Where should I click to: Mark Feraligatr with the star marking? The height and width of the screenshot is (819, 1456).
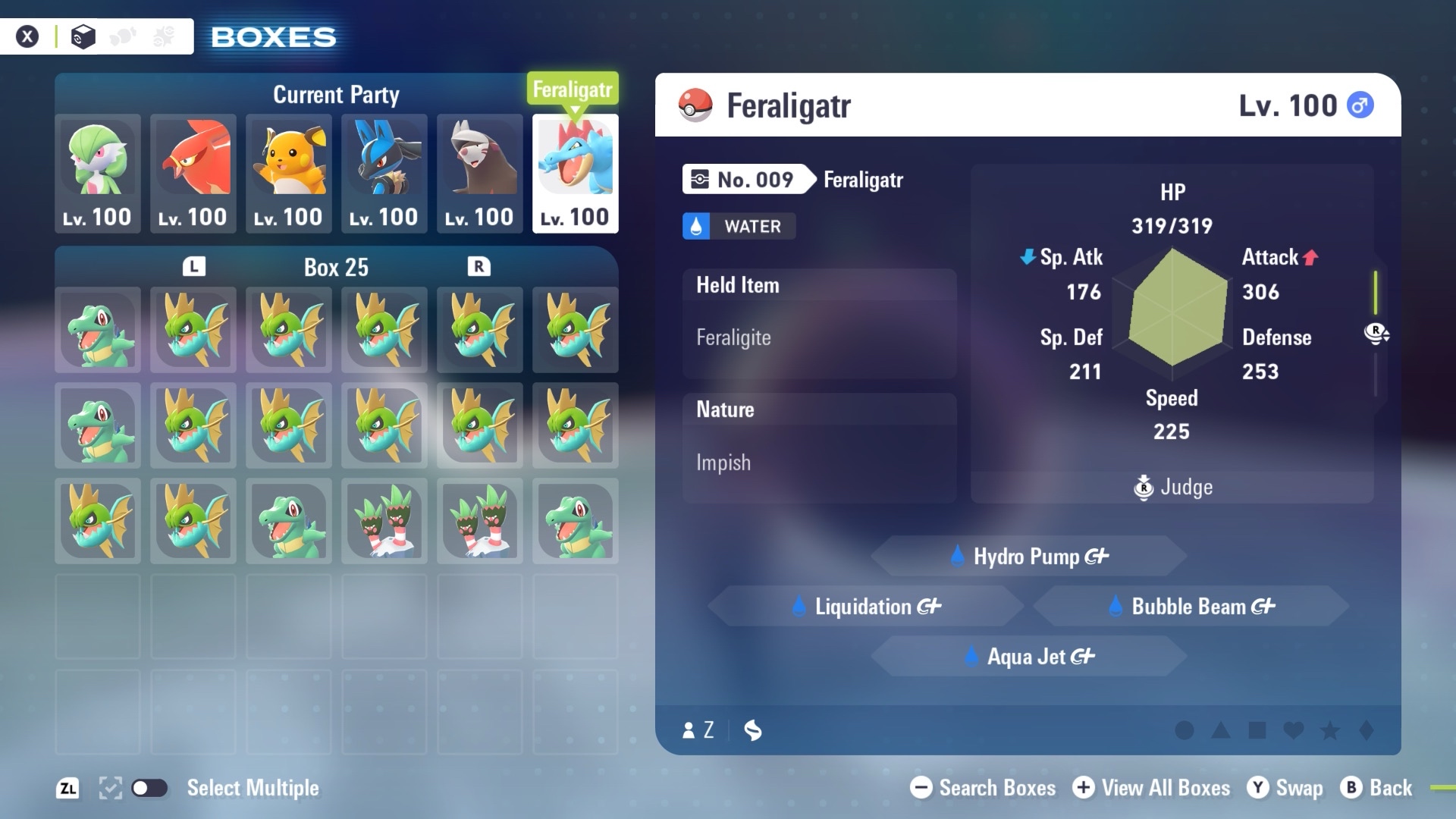(x=1330, y=730)
